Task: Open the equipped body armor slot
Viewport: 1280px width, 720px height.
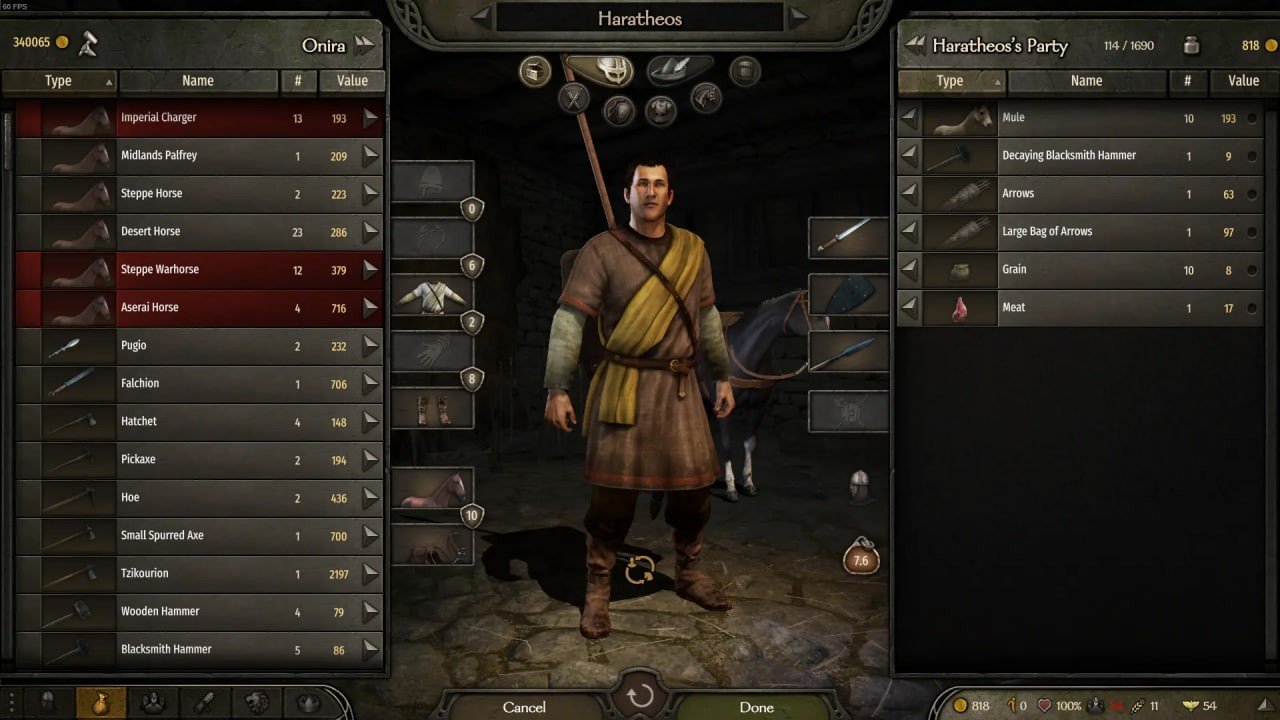Action: [432, 295]
